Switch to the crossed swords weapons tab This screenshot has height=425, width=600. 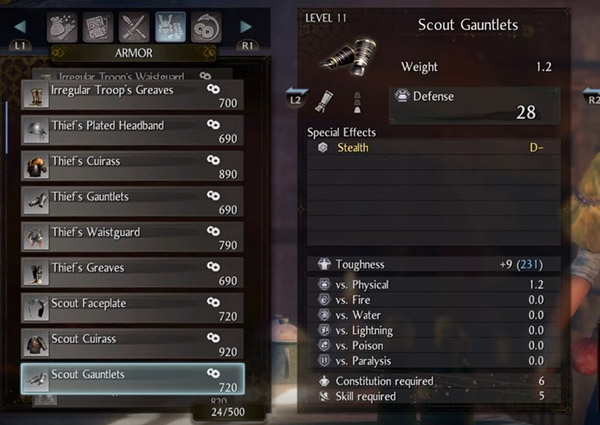click(135, 26)
